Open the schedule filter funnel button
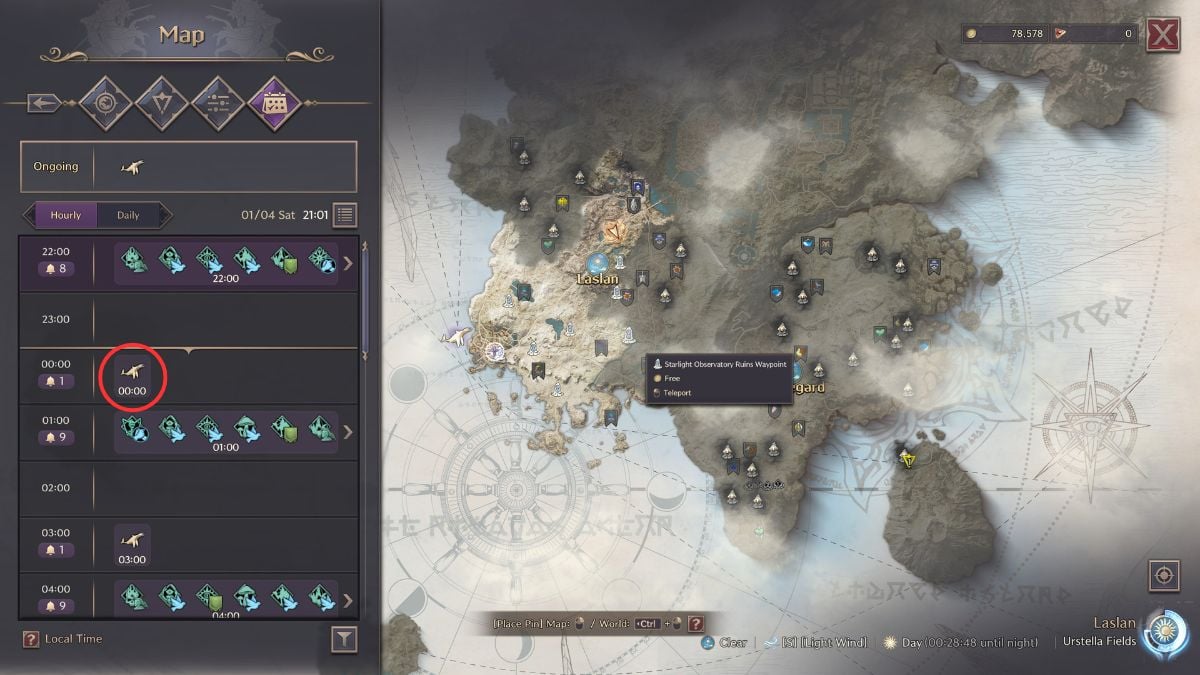 click(344, 640)
